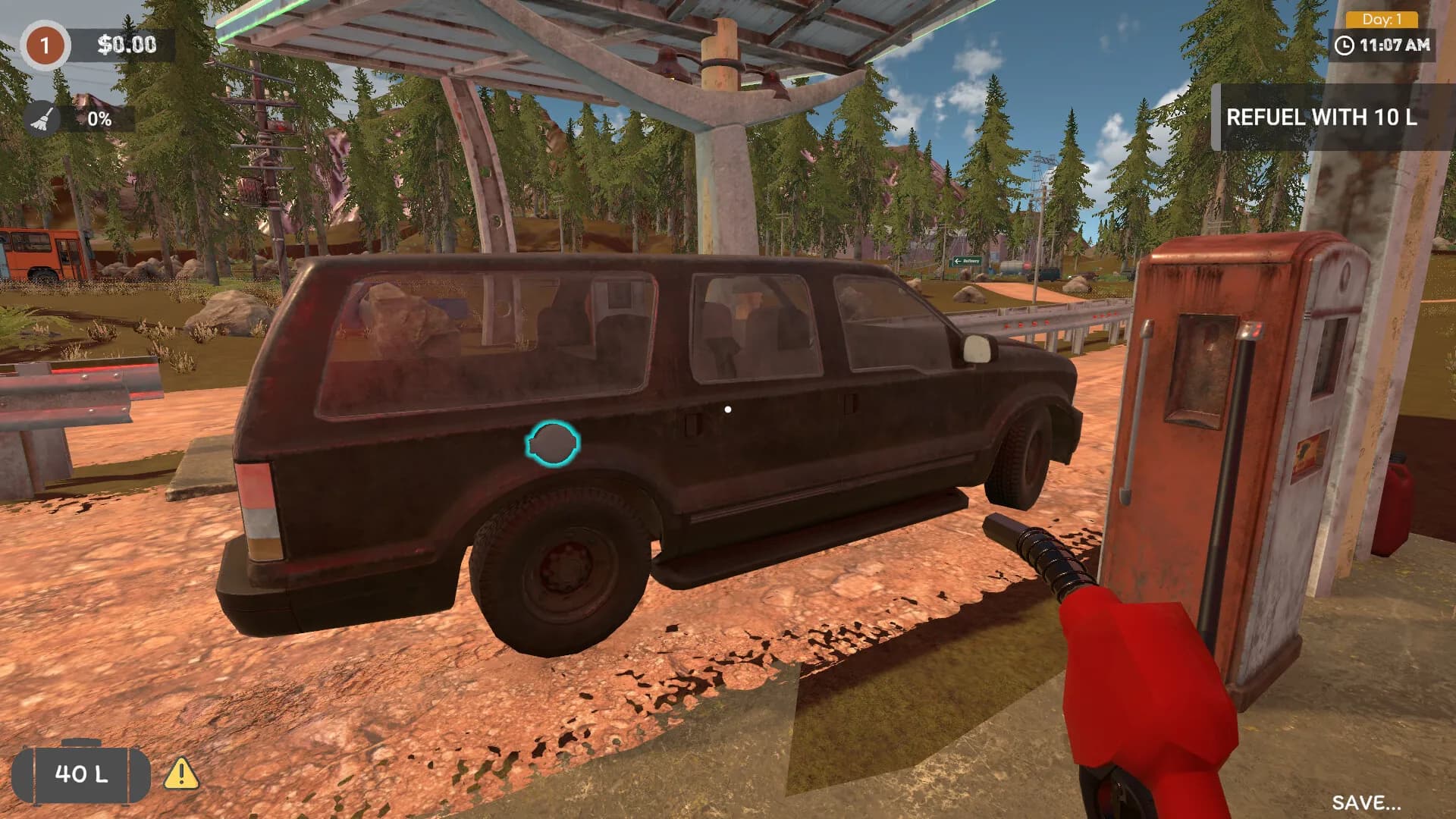This screenshot has height=819, width=1456.
Task: Click the orange level badge showing 1
Action: [45, 45]
